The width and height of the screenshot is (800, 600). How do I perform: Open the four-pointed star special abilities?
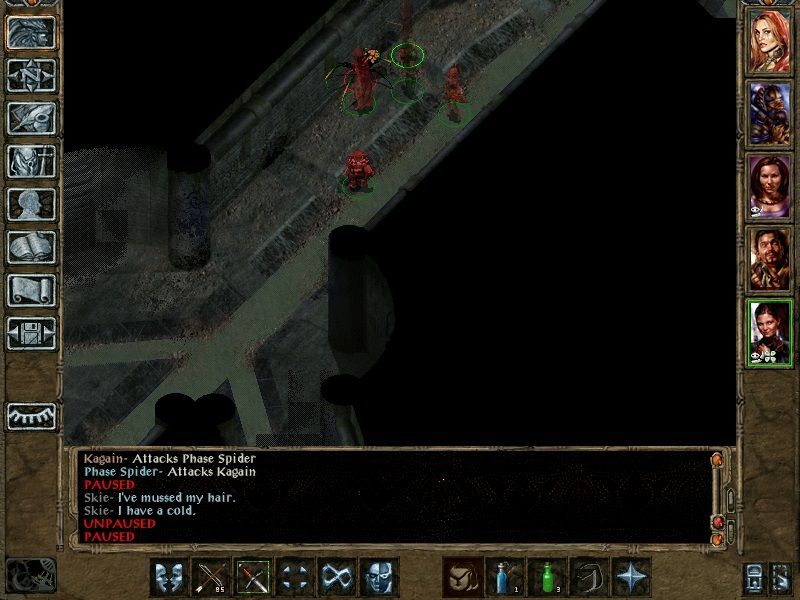point(630,577)
